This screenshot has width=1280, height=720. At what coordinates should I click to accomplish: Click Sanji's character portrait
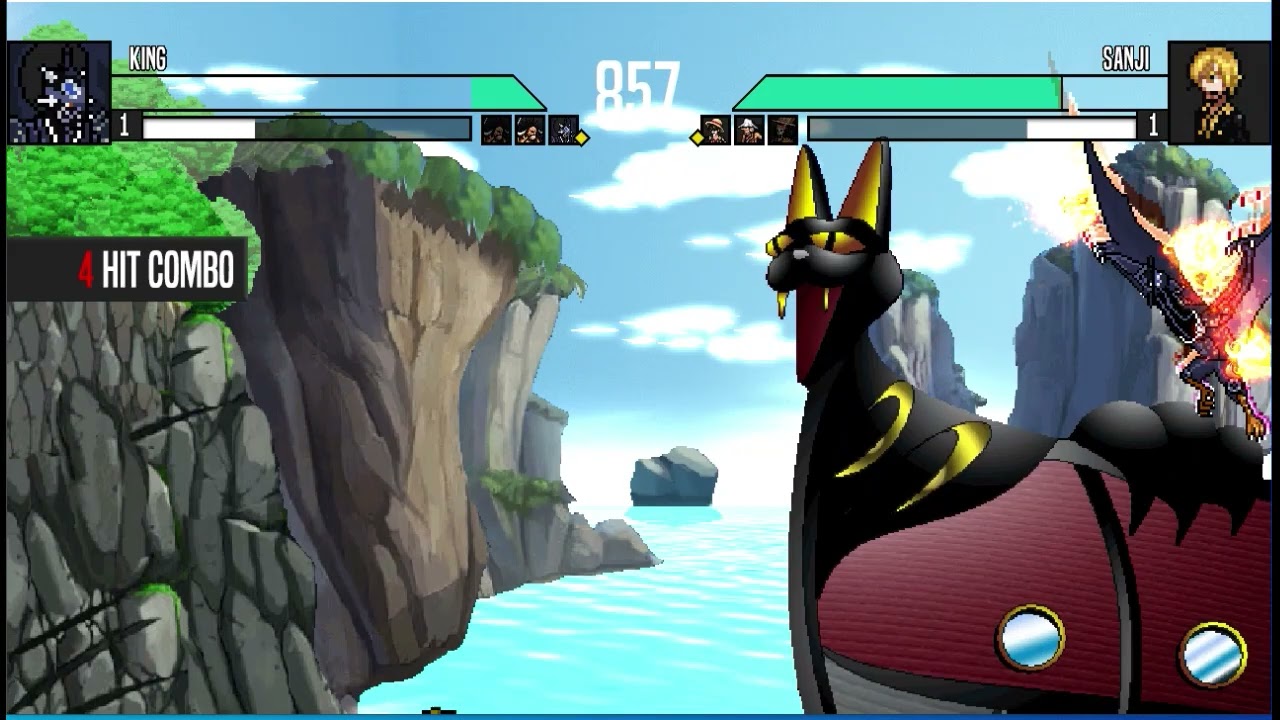(1217, 92)
